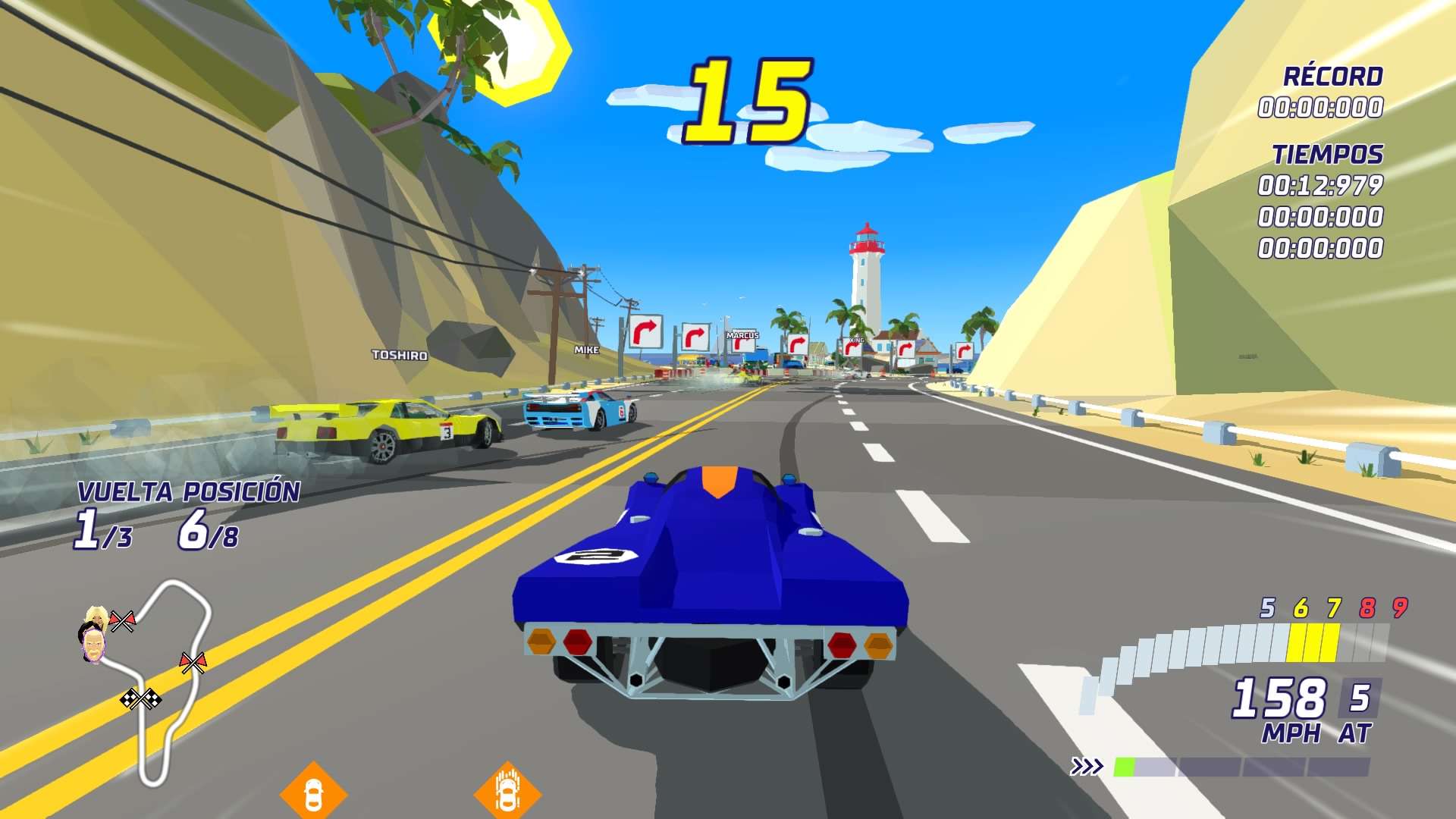Click the checkered flag on the minimap
This screenshot has width=1456, height=819.
[142, 697]
